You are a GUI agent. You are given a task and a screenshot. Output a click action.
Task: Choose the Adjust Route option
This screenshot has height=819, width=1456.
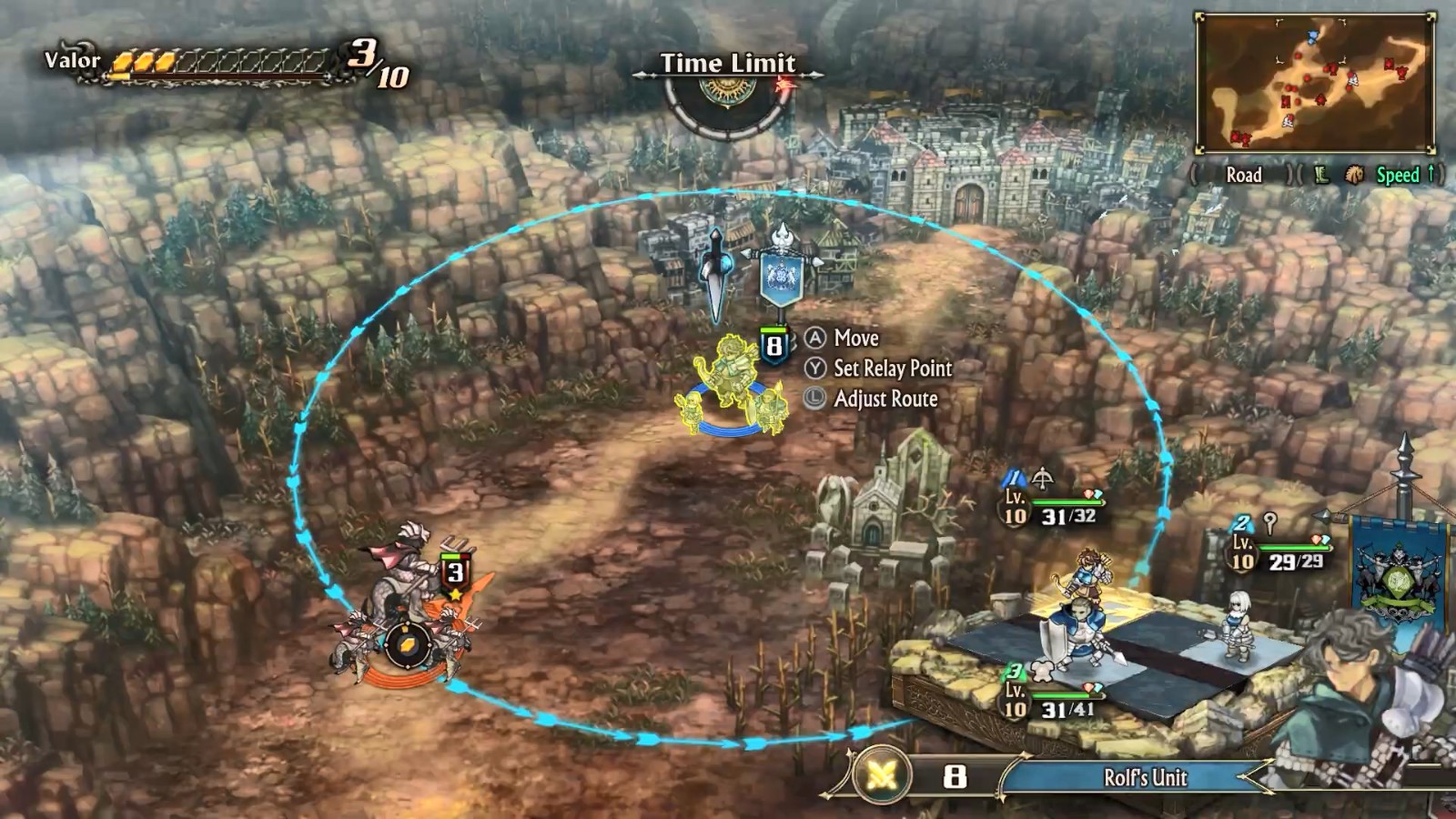885,399
